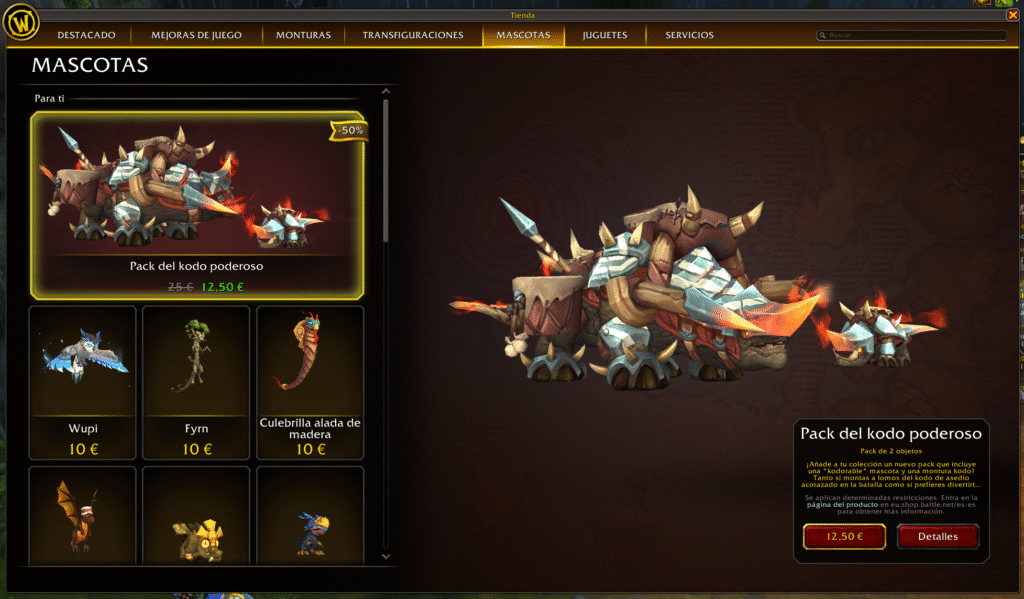Image resolution: width=1024 pixels, height=599 pixels.
Task: Switch to the Destacado tab
Action: click(86, 35)
